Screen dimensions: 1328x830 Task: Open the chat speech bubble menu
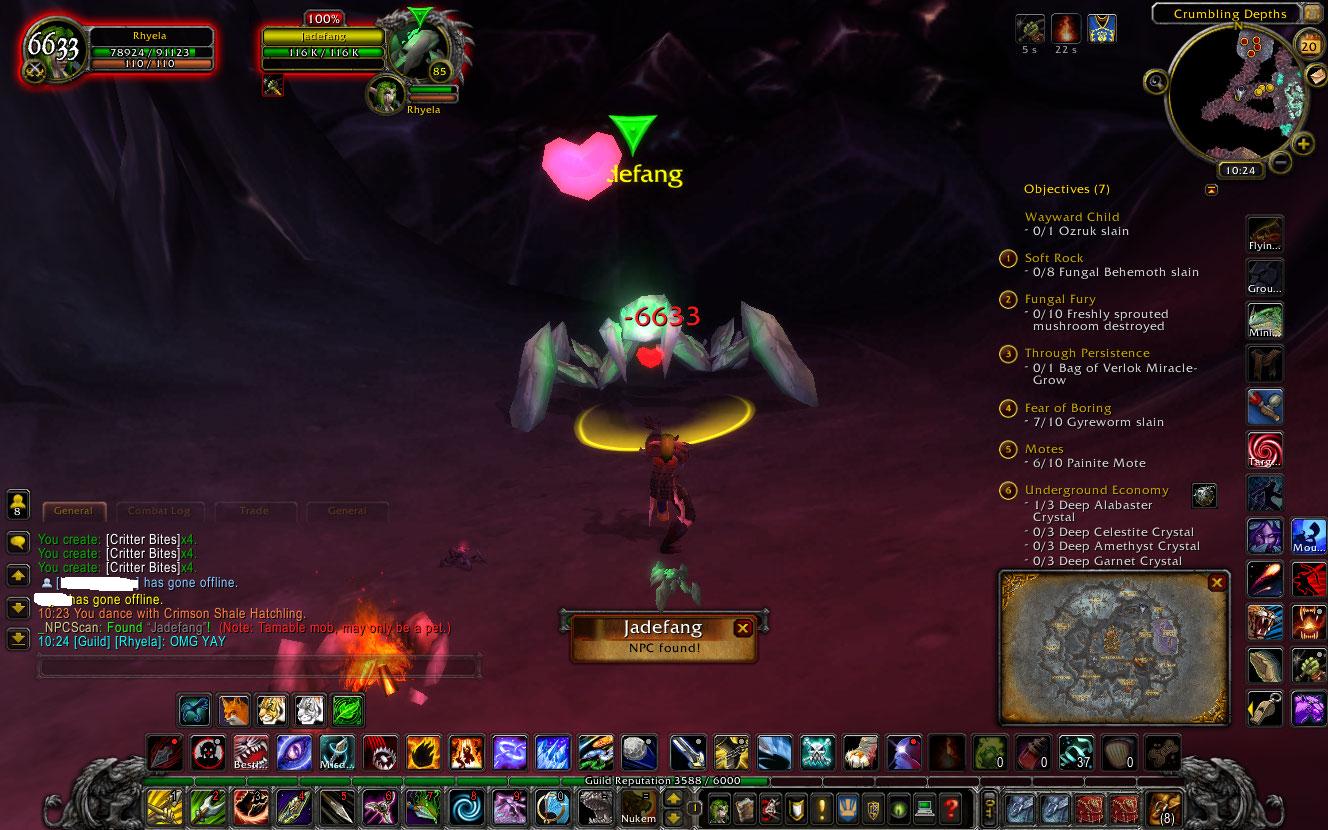(18, 542)
